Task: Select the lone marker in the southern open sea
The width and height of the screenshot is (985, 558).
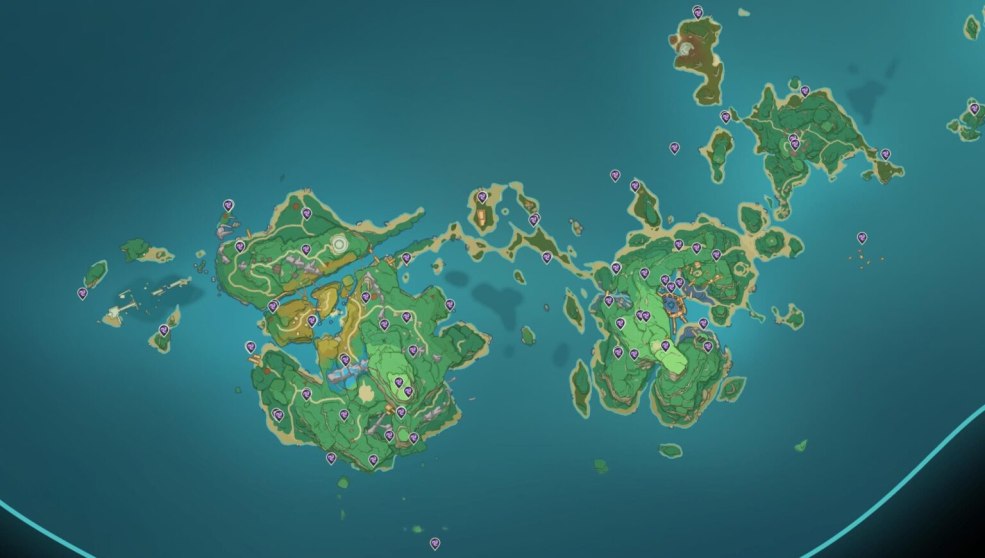Action: click(x=434, y=543)
